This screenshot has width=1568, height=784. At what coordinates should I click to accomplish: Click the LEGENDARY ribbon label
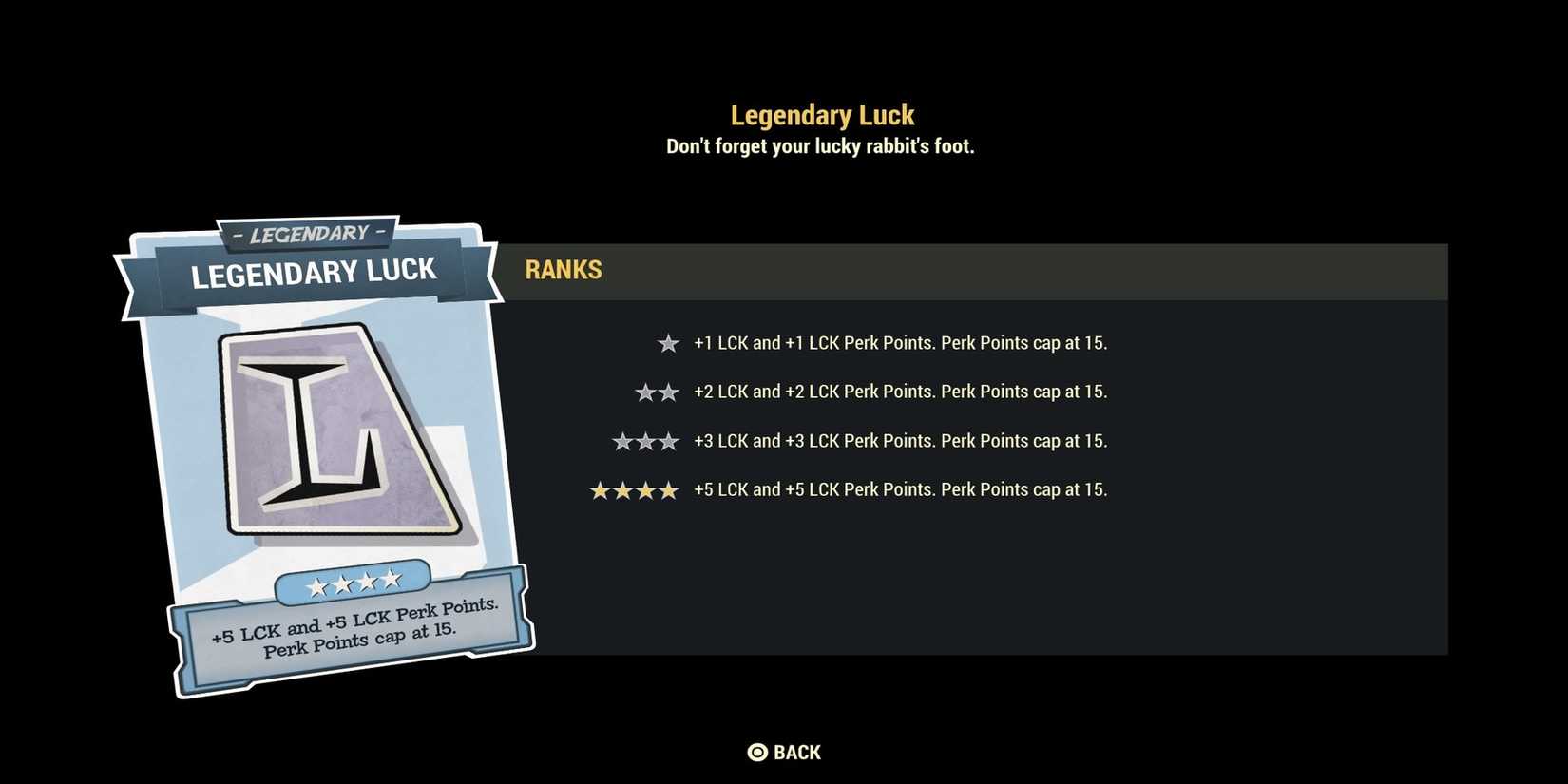click(x=306, y=233)
